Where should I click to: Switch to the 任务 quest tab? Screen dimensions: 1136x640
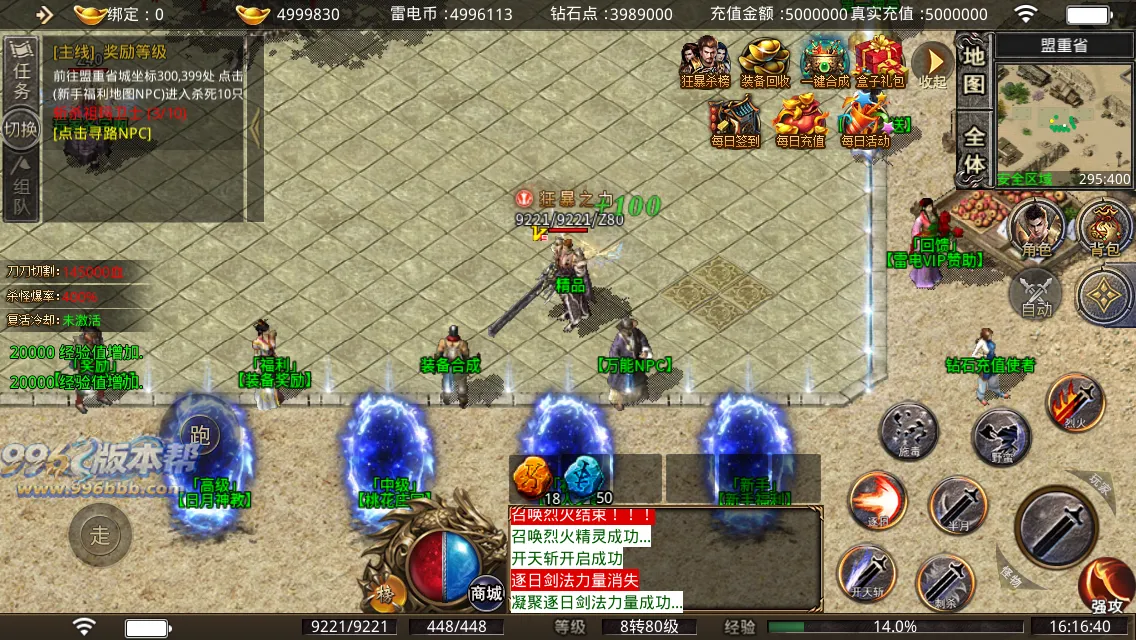click(22, 77)
